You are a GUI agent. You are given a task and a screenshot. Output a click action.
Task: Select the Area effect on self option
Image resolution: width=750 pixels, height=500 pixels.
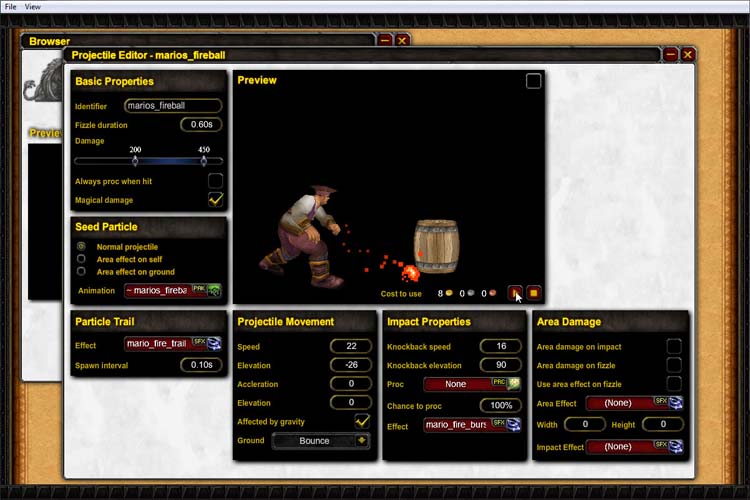[82, 259]
